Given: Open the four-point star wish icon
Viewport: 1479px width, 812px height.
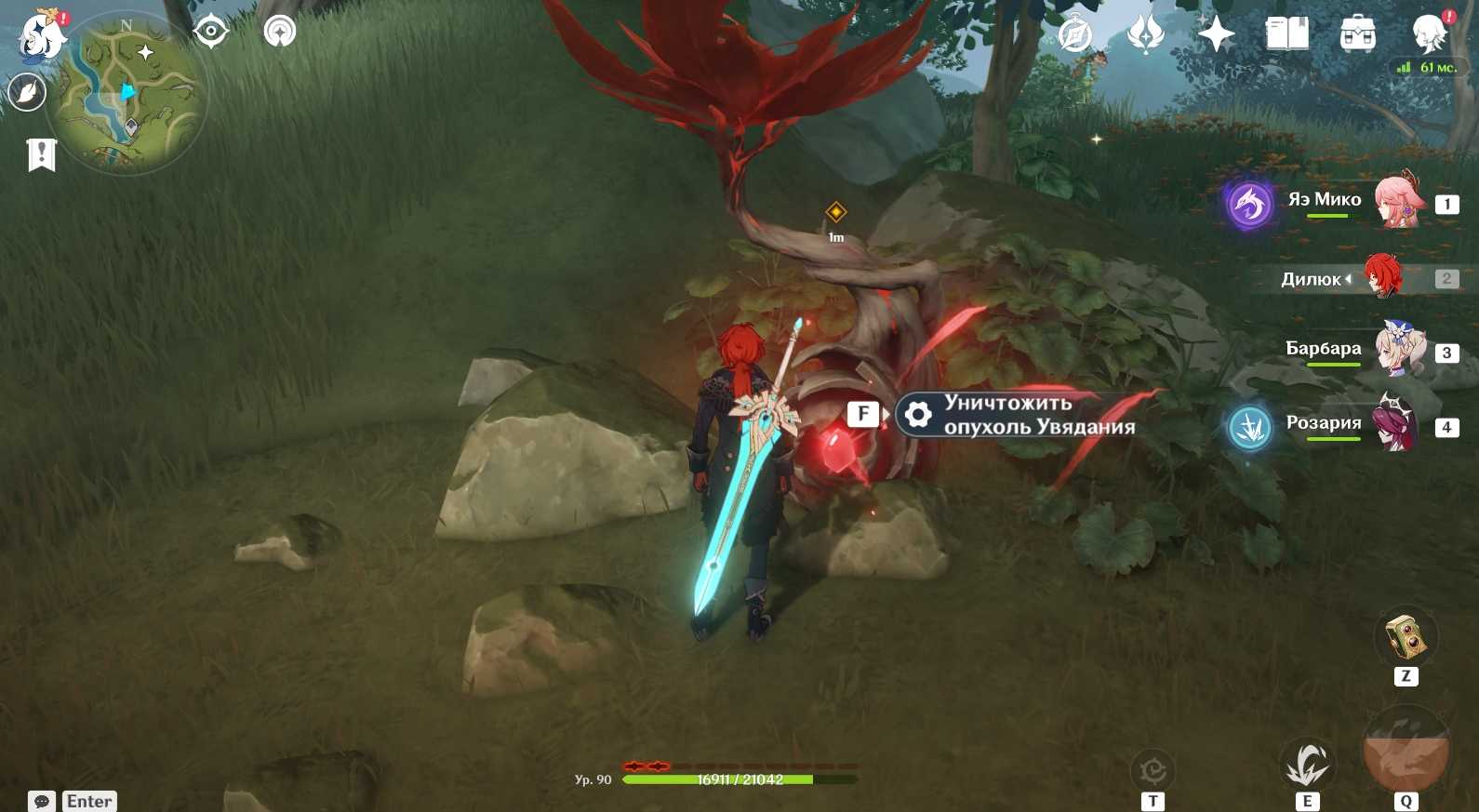Looking at the screenshot, I should (x=1216, y=35).
